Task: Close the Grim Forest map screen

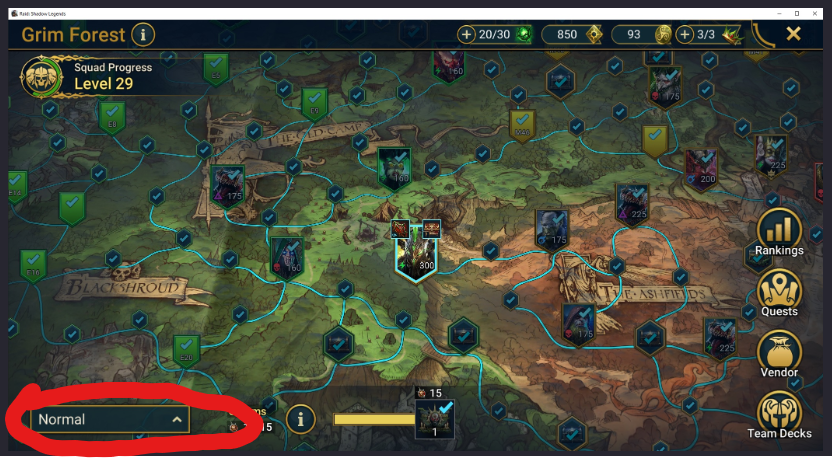Action: [793, 34]
